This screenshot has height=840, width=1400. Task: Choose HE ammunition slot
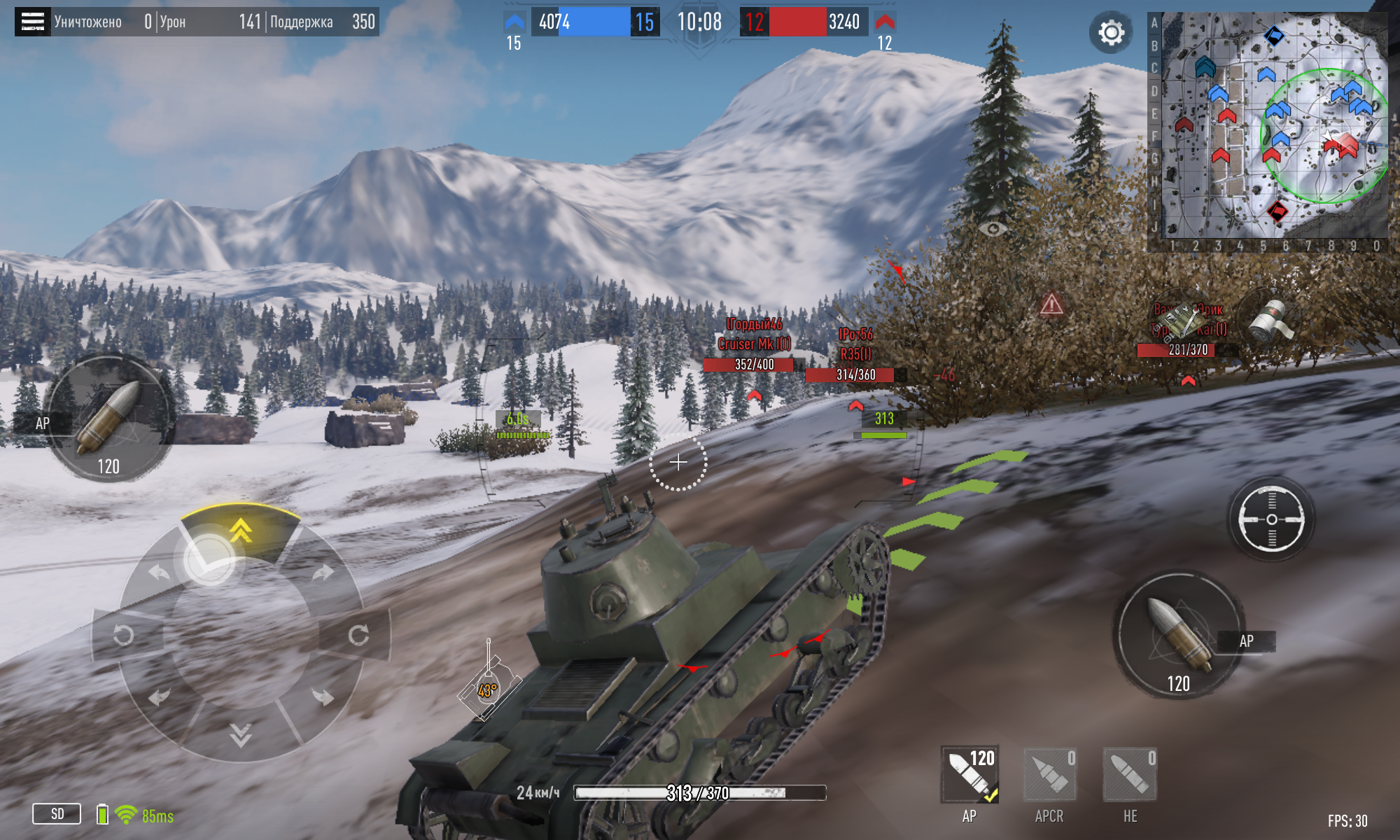1130,775
